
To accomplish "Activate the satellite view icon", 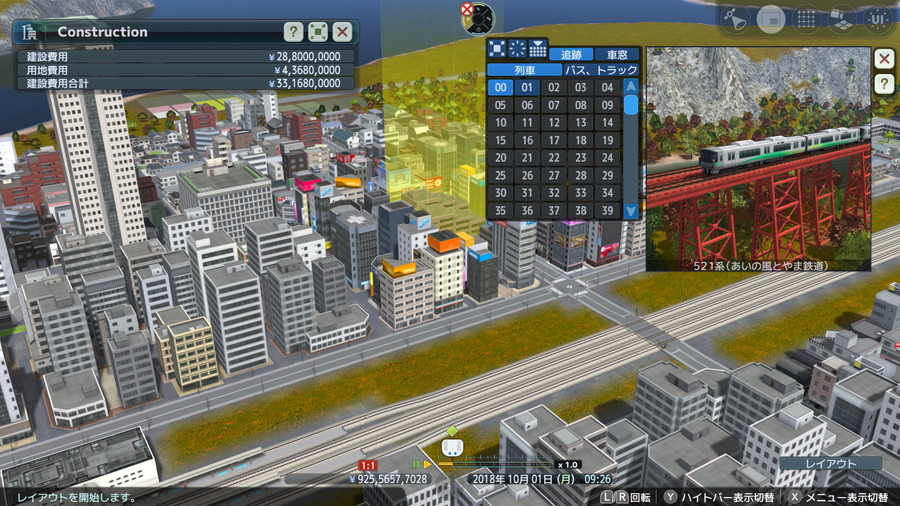I will point(735,18).
